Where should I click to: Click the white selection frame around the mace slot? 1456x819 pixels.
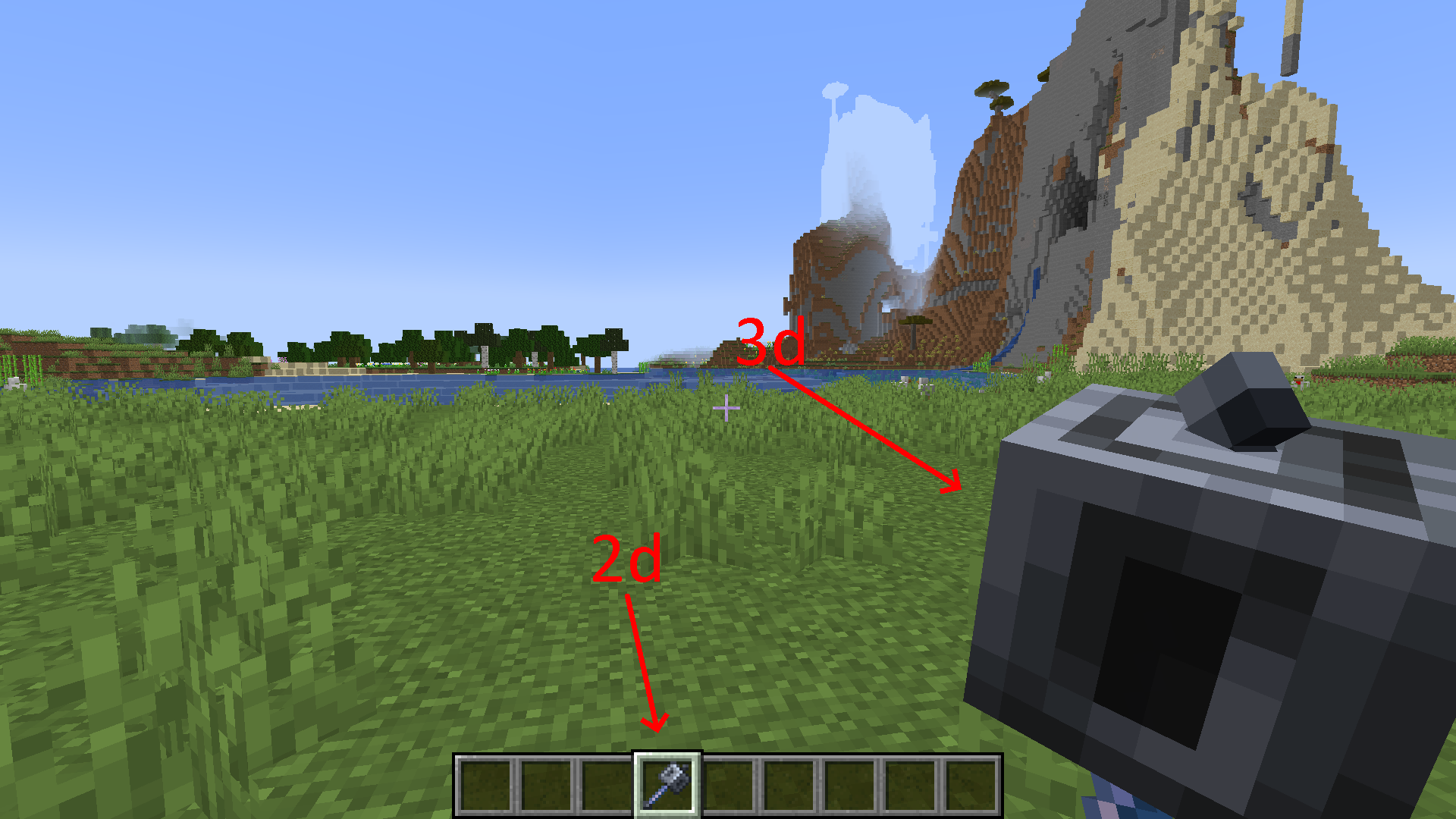coord(669,756)
